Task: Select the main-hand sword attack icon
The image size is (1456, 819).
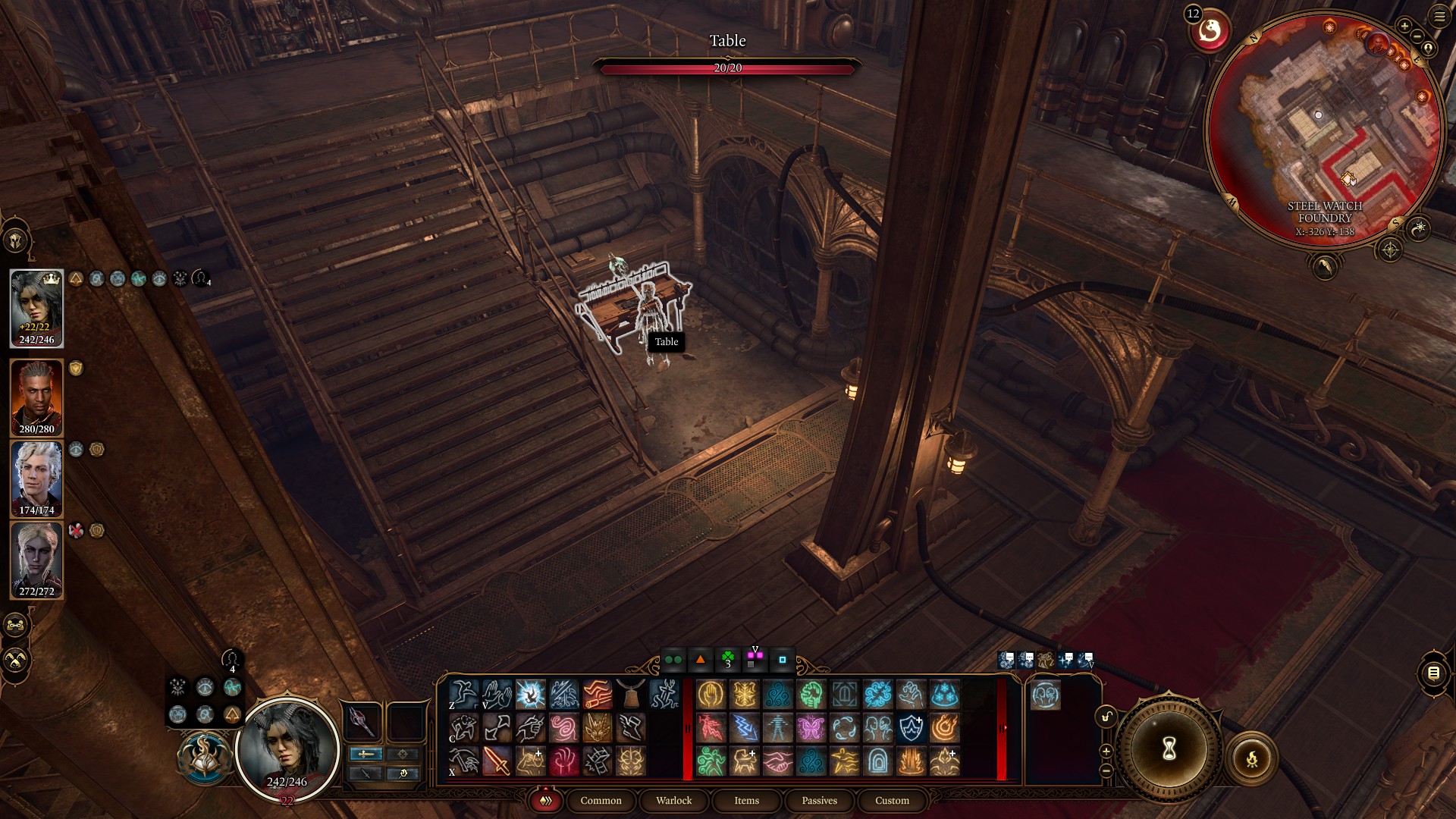Action: click(497, 763)
